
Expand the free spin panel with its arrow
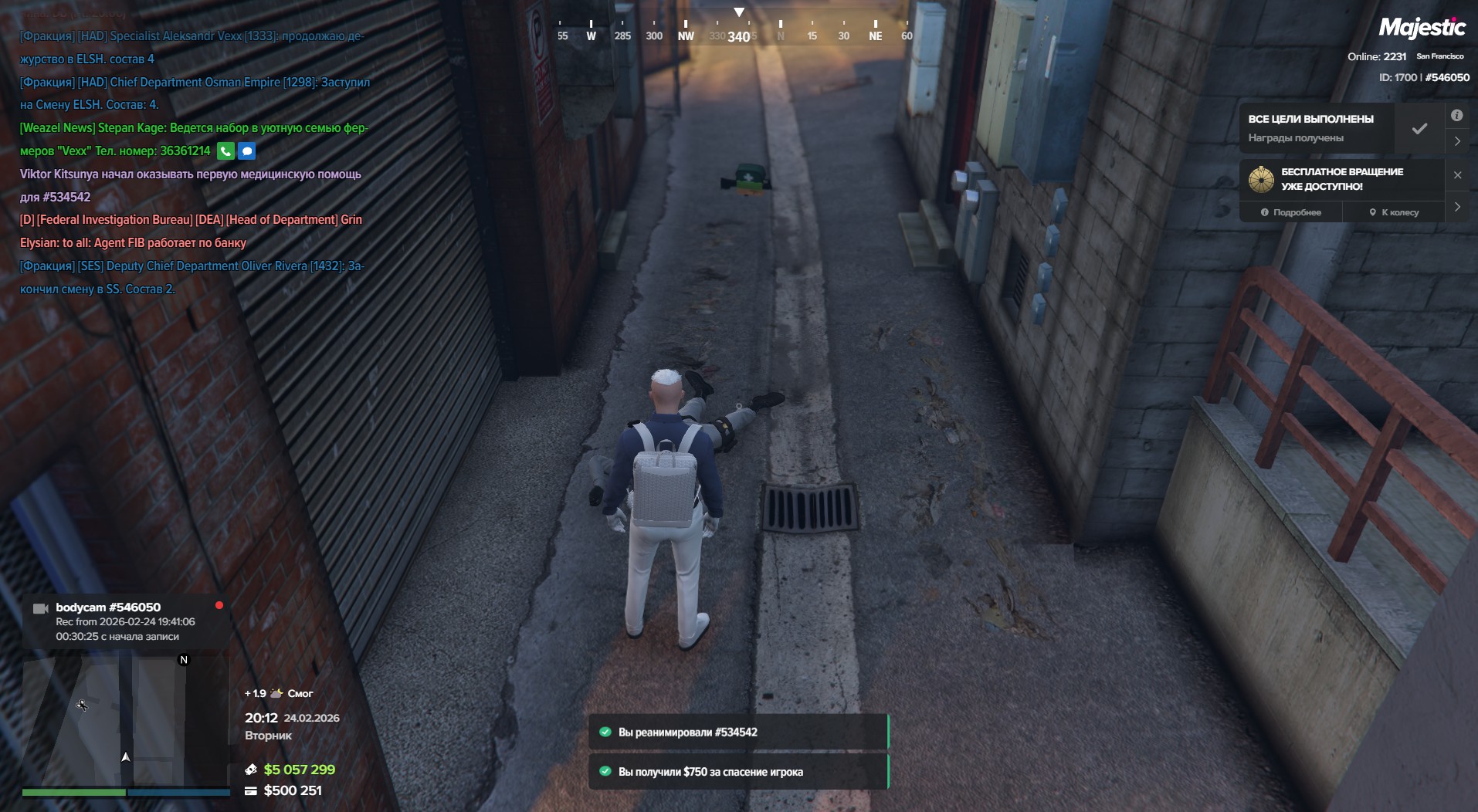click(x=1457, y=207)
